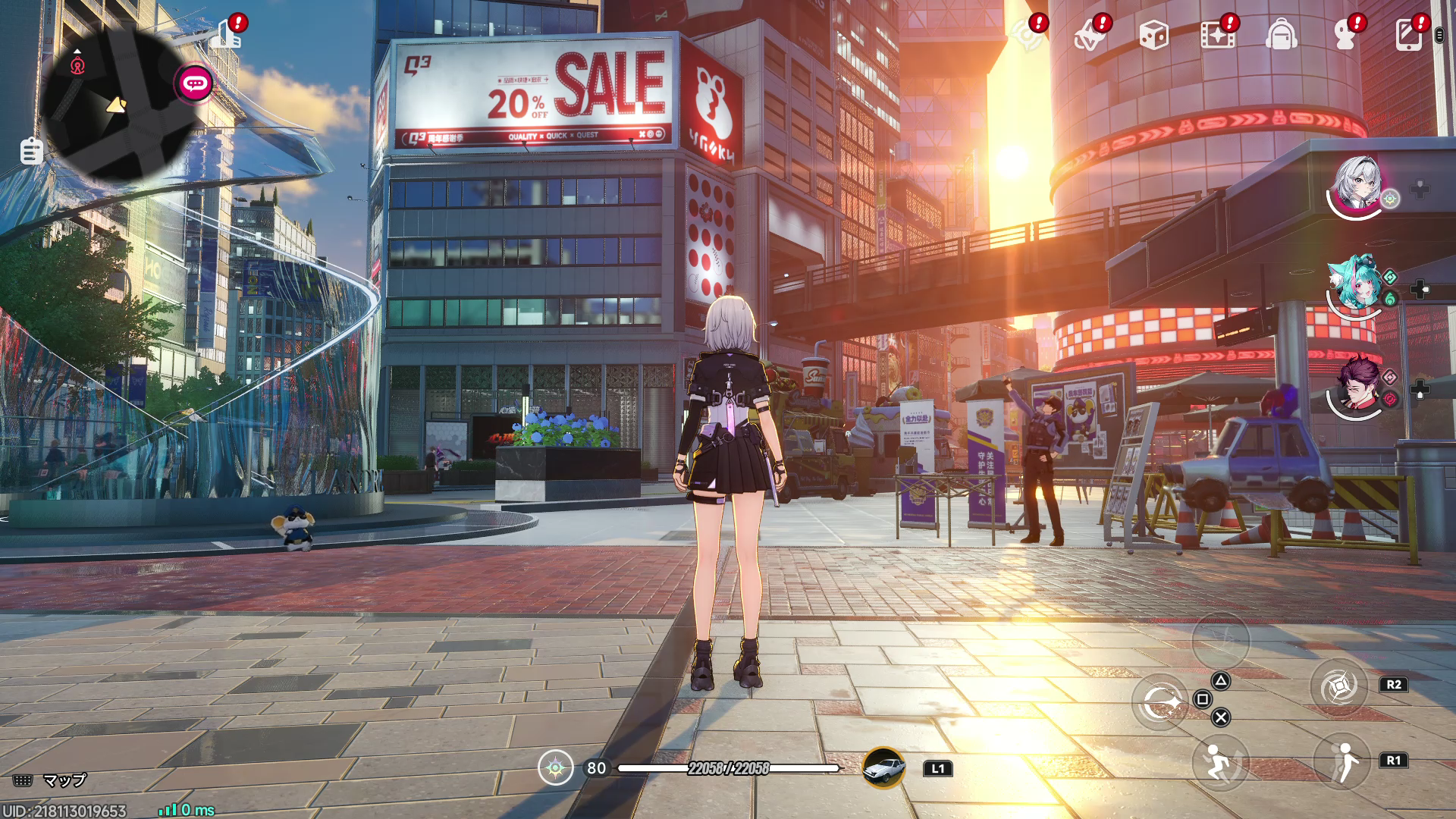This screenshot has height=819, width=1456.
Task: Use the crescent star attack button
Action: [x=1160, y=703]
